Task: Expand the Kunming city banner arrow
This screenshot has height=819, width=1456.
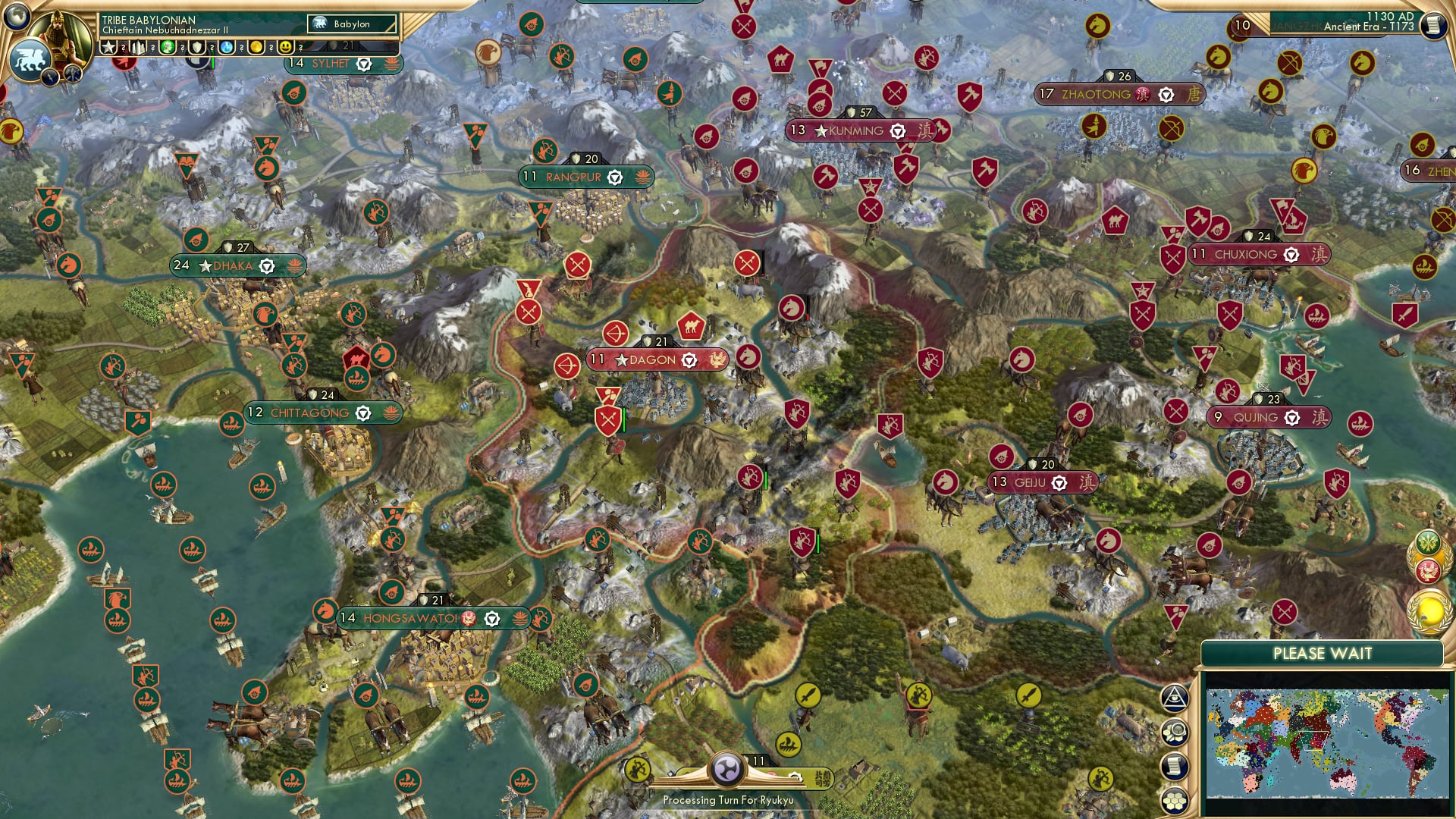Action: (898, 130)
